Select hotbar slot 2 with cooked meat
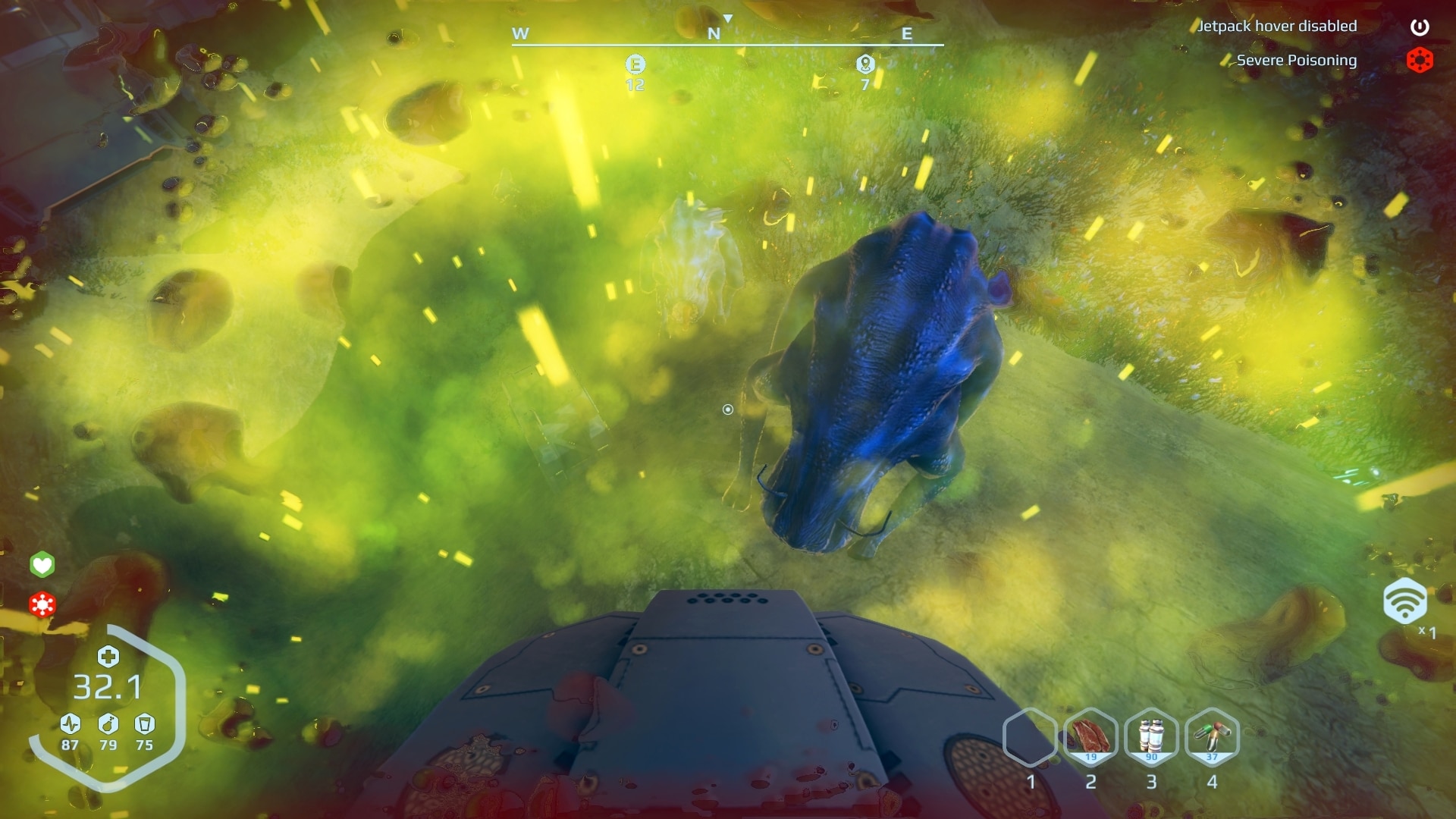 point(1092,736)
